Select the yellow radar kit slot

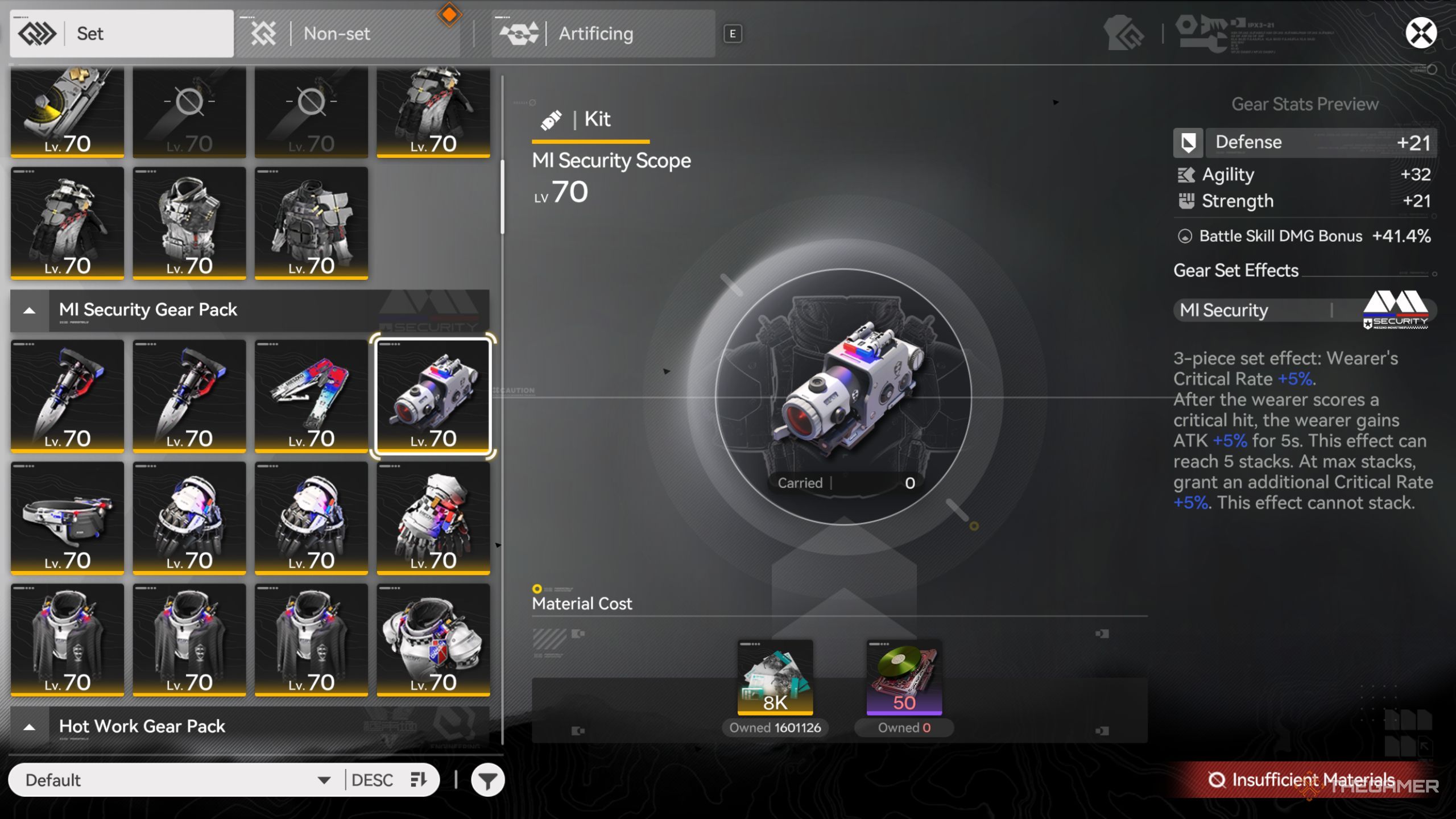tap(67, 112)
